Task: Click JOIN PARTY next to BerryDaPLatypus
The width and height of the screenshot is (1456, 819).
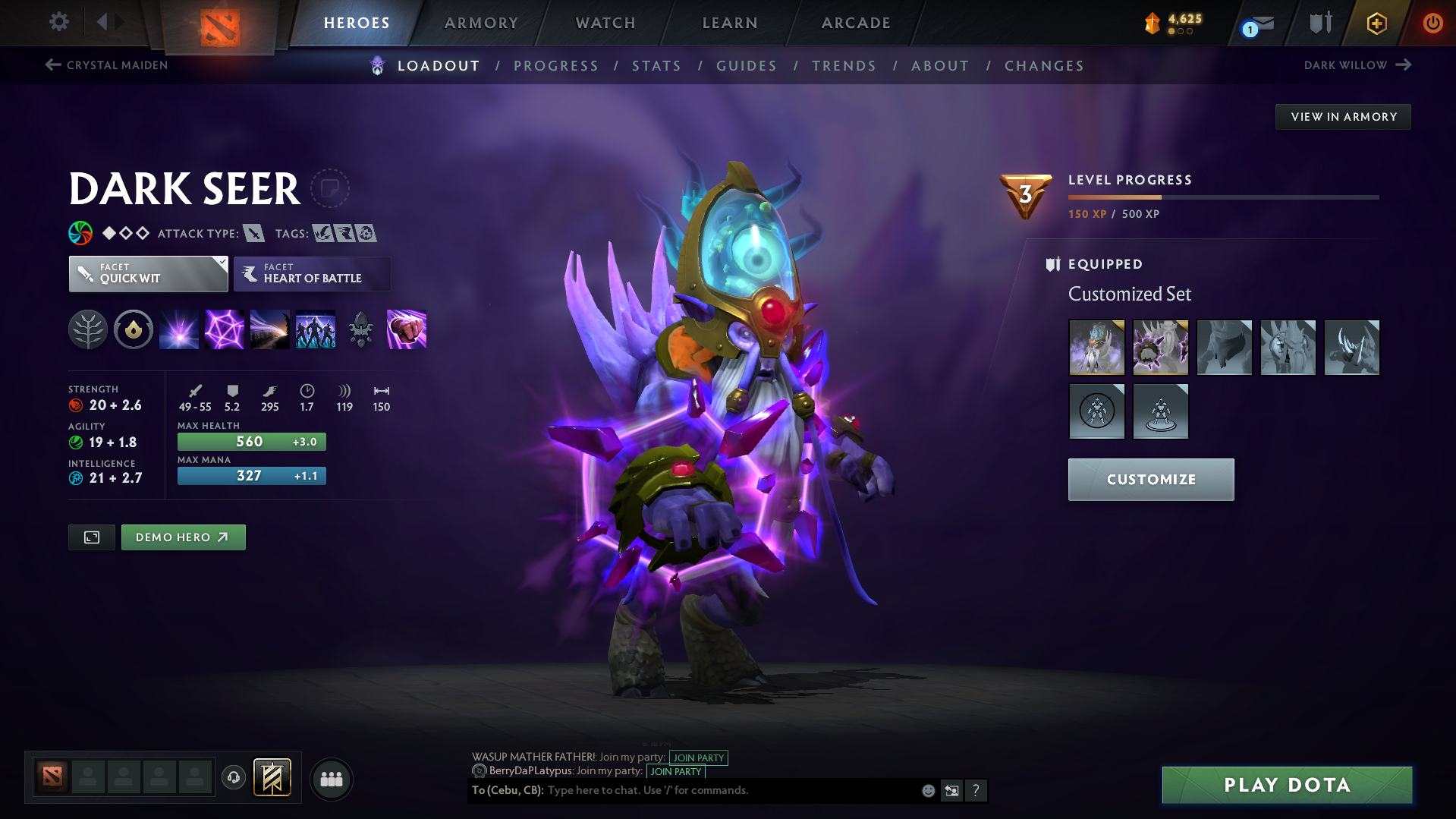Action: (x=675, y=771)
